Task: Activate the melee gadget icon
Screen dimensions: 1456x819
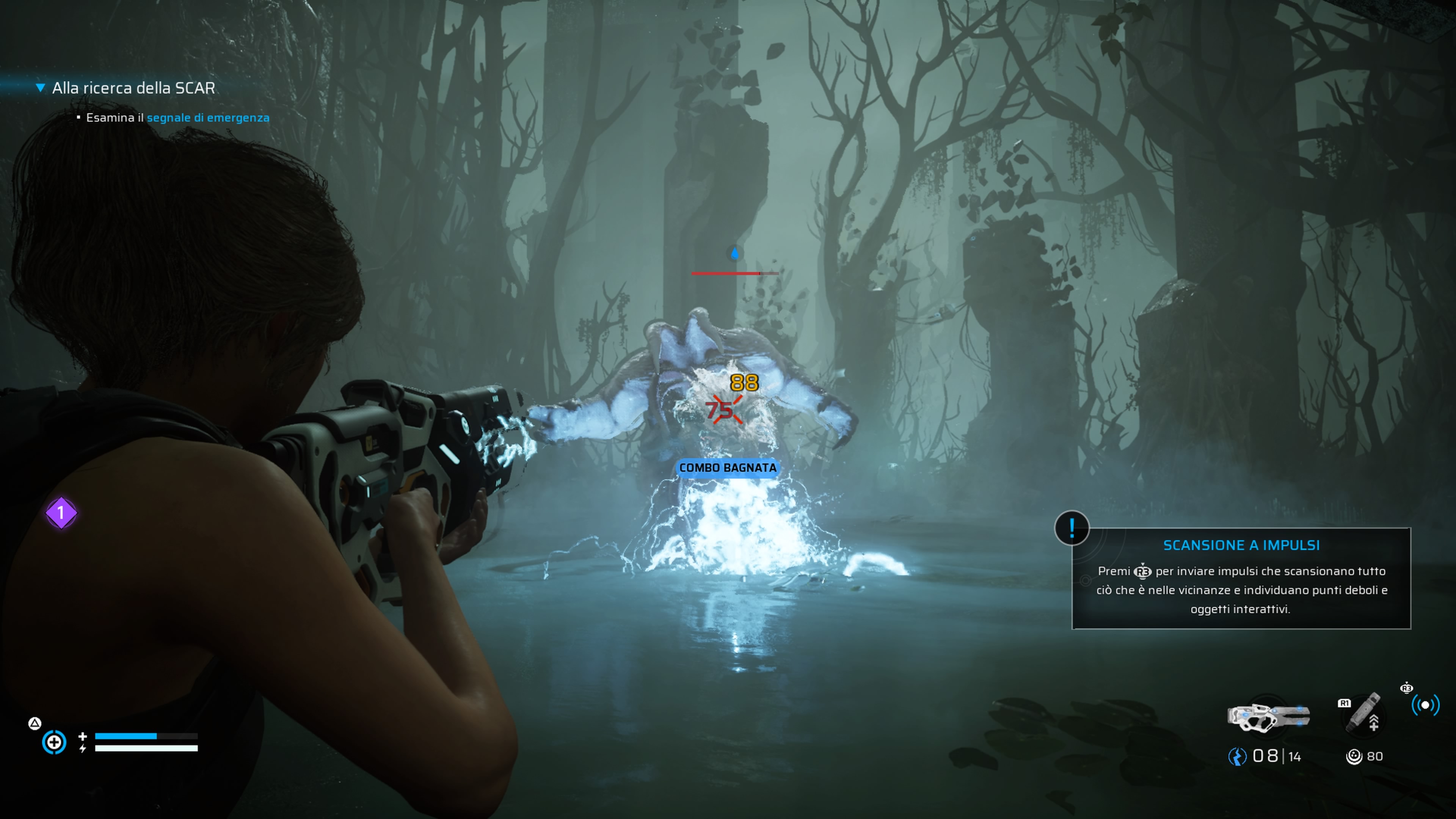Action: tap(1362, 713)
